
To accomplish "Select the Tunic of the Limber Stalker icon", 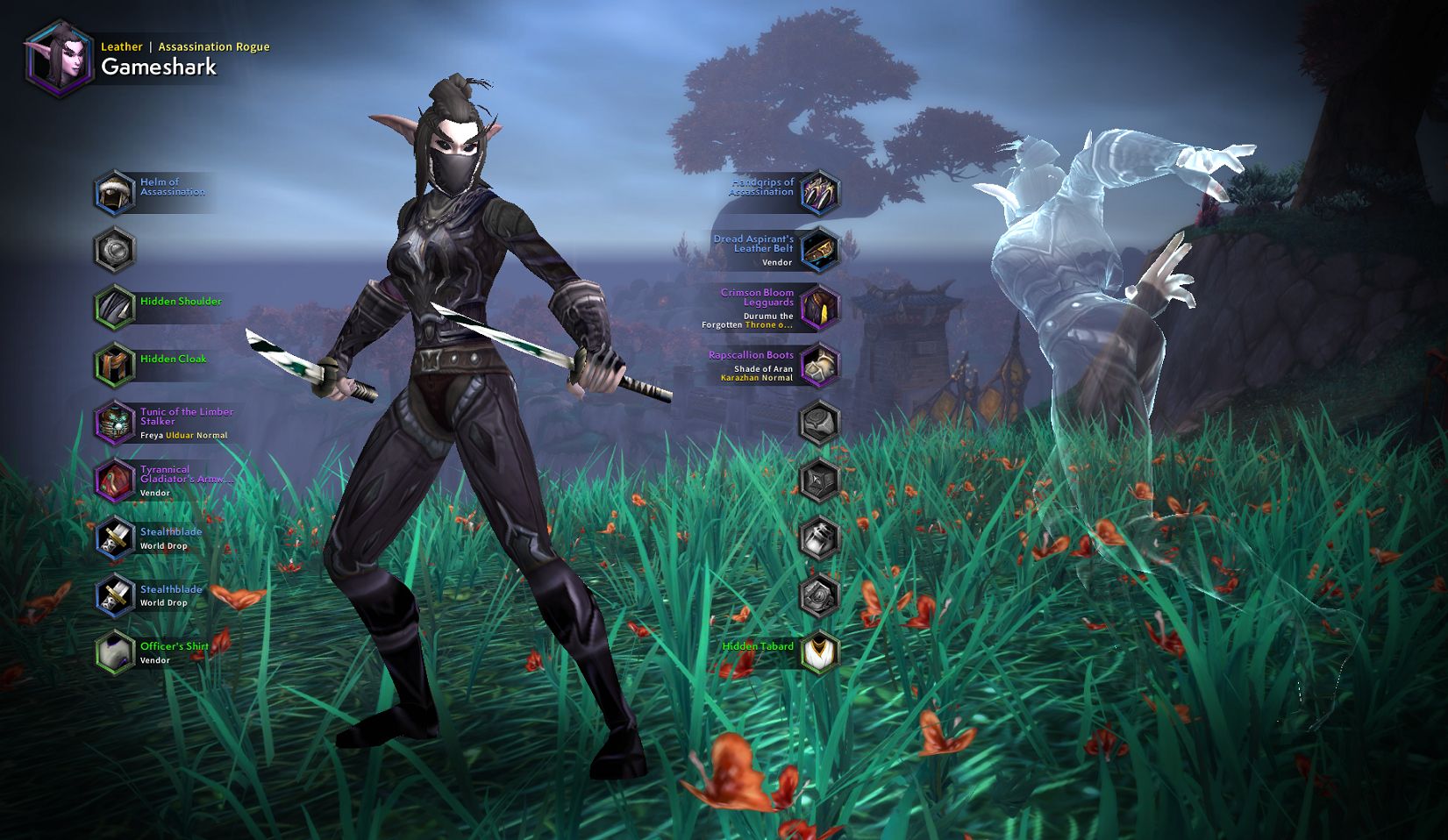I will 114,423.
